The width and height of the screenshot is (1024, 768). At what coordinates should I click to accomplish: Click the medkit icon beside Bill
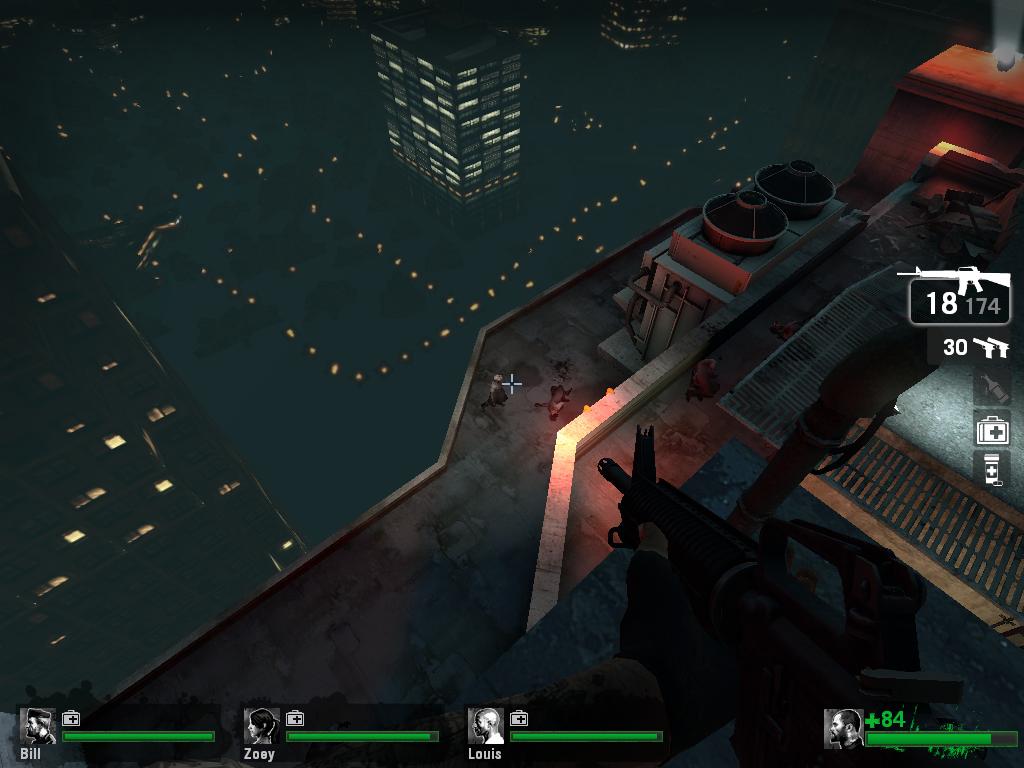(71, 718)
